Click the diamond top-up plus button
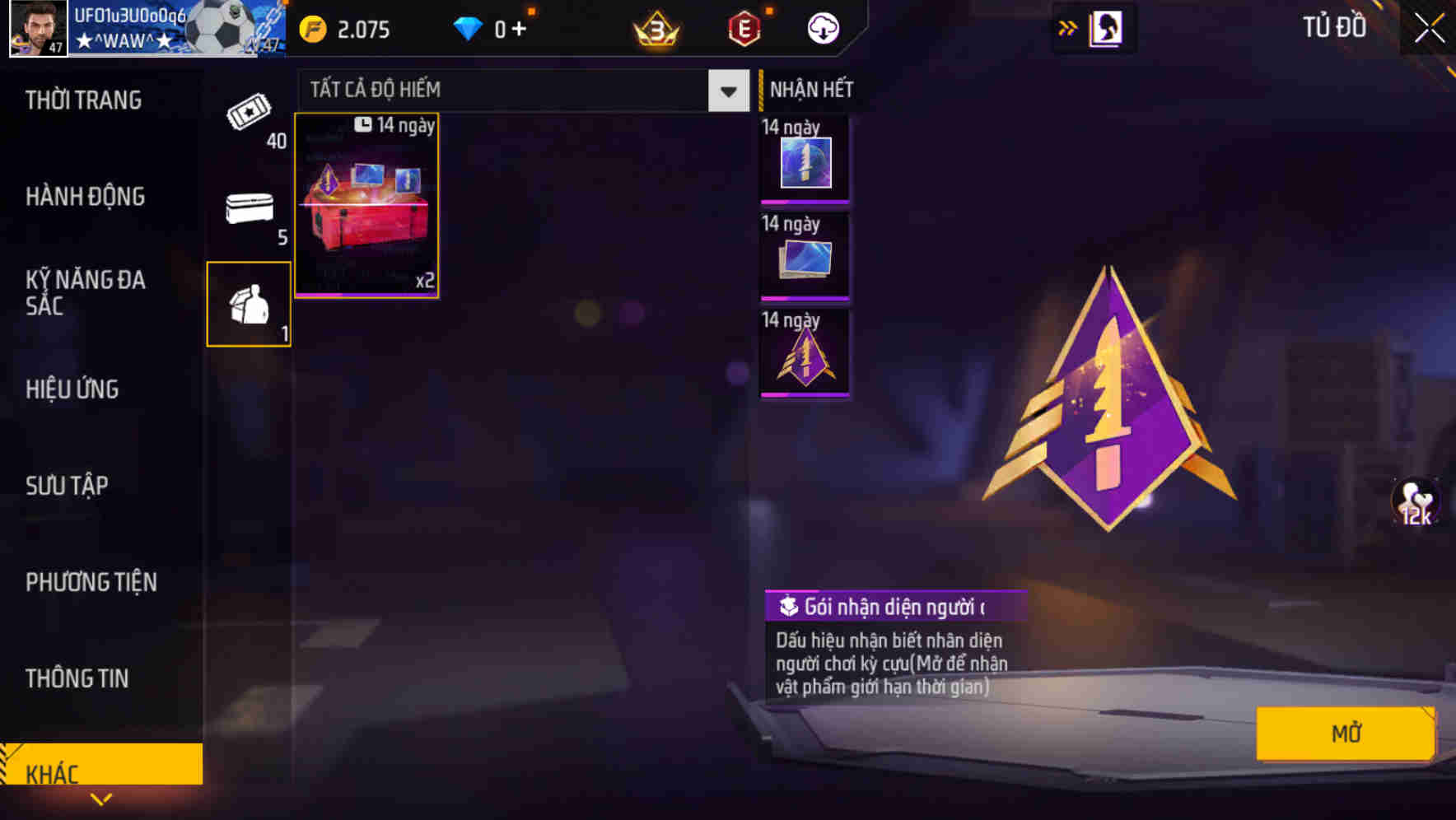 tap(519, 29)
